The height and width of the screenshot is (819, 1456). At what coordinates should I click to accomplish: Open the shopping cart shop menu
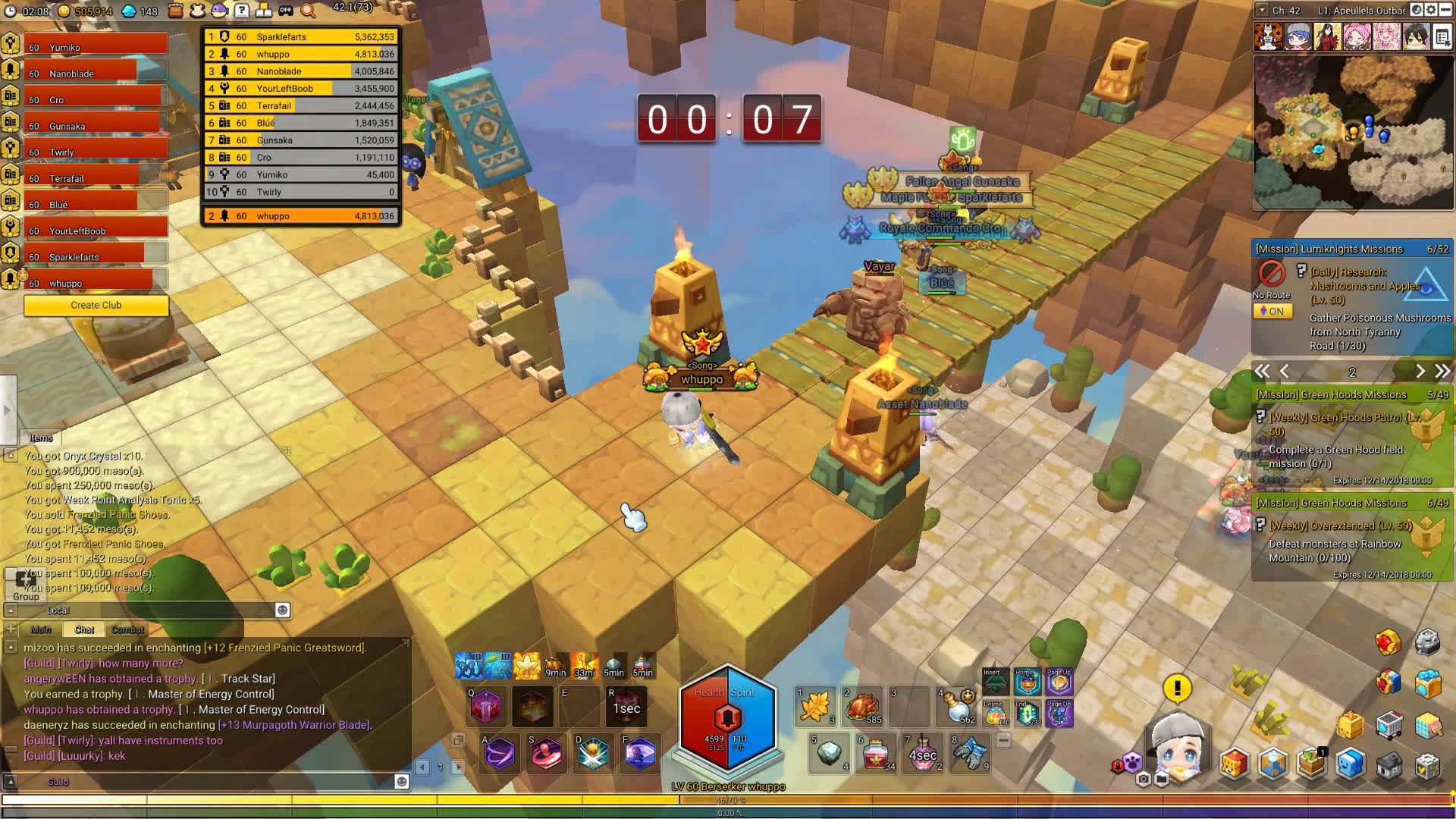(1389, 726)
